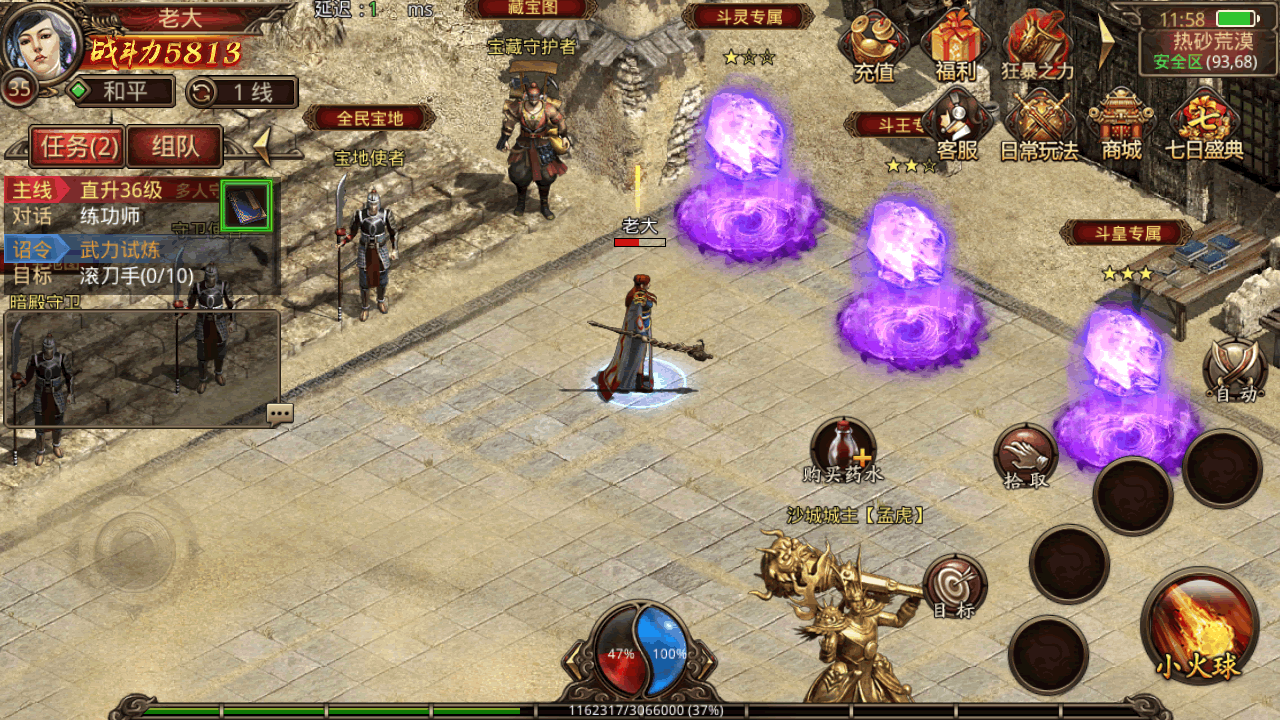Toggle 自动 auto-combat button

(x=1236, y=370)
